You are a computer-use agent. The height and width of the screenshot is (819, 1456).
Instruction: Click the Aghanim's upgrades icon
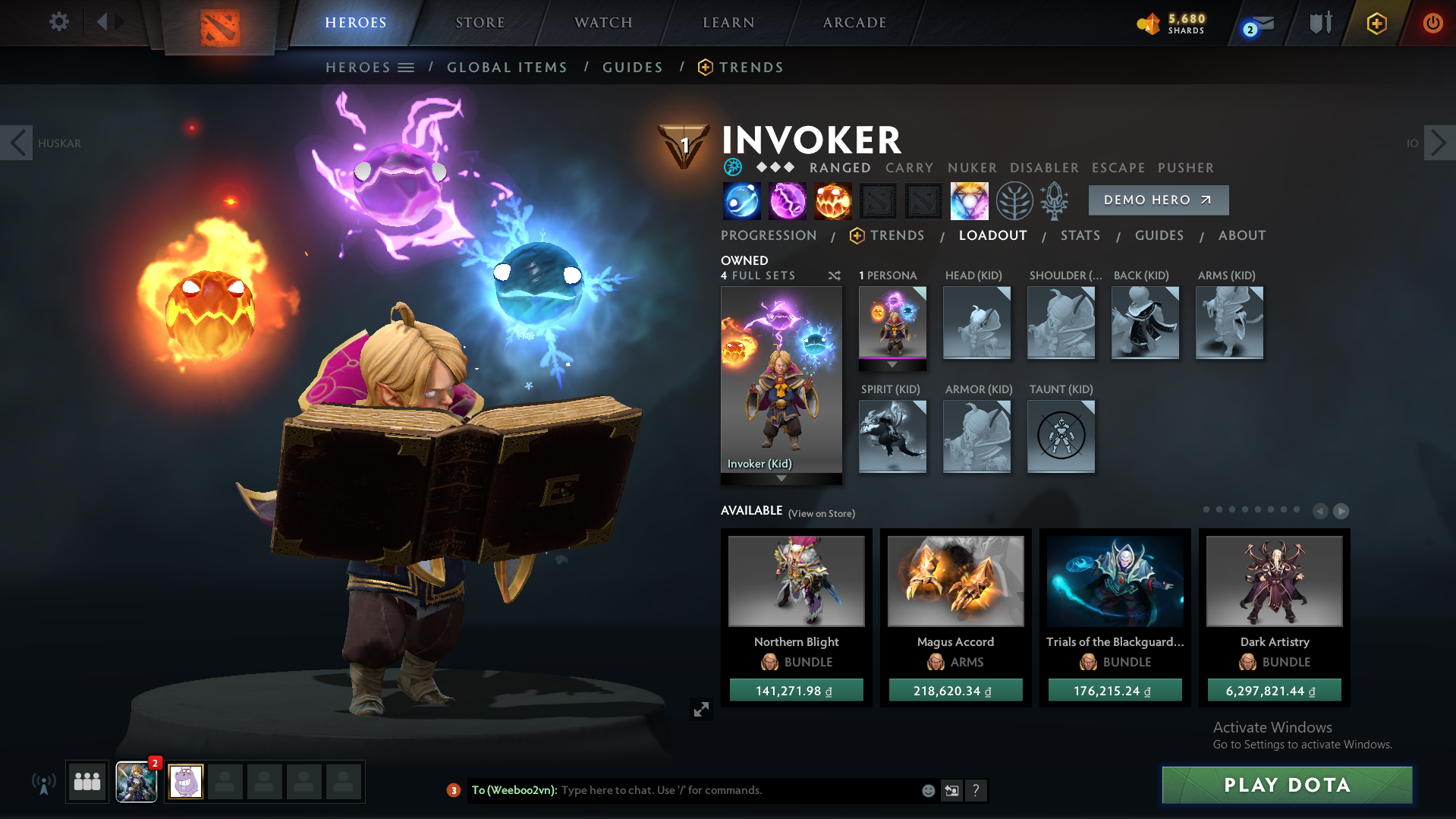click(x=1055, y=200)
